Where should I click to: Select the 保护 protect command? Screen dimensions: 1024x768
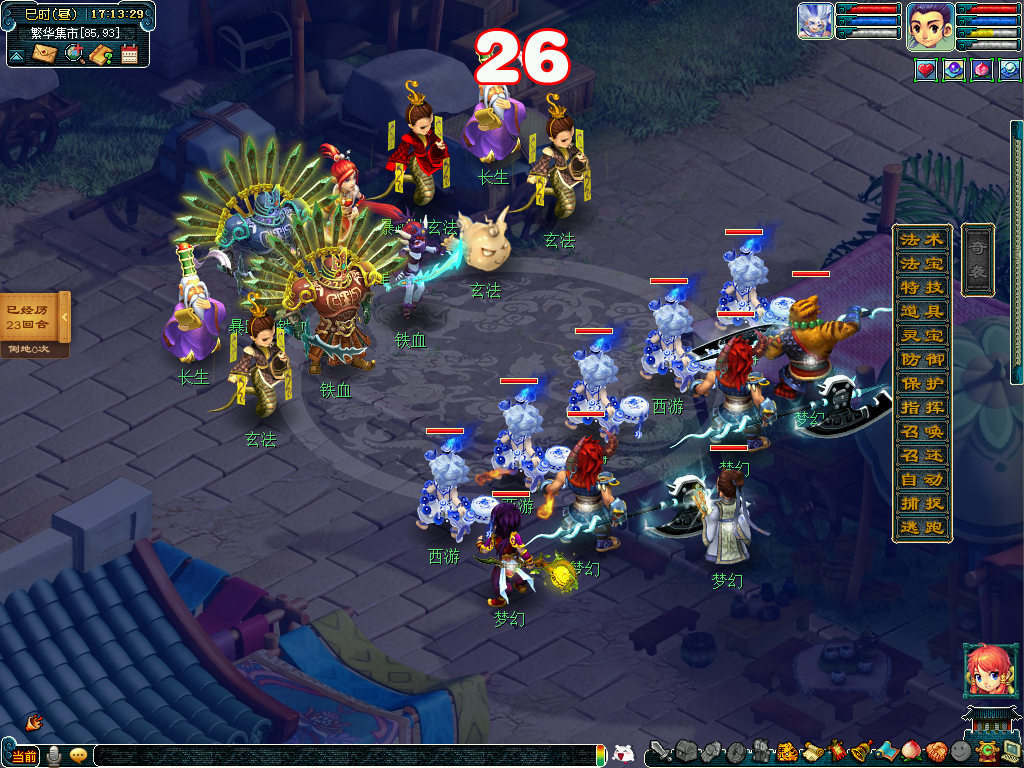921,384
